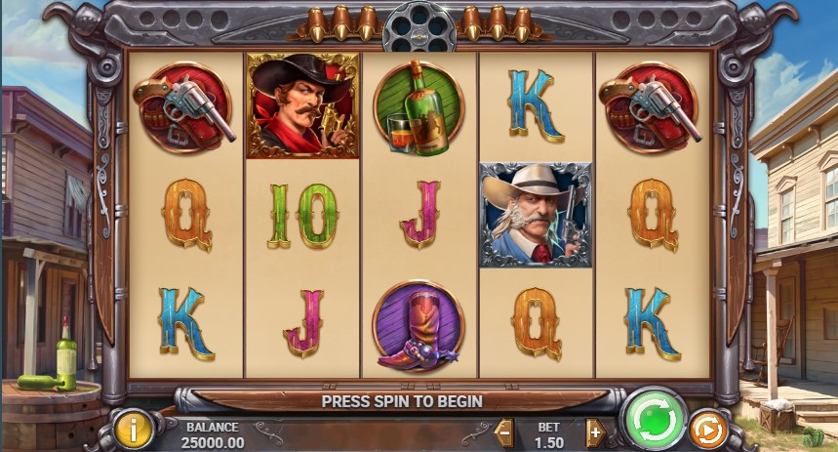This screenshot has height=452, width=838.
Task: Spin the reels with the green button
Action: [x=655, y=419]
